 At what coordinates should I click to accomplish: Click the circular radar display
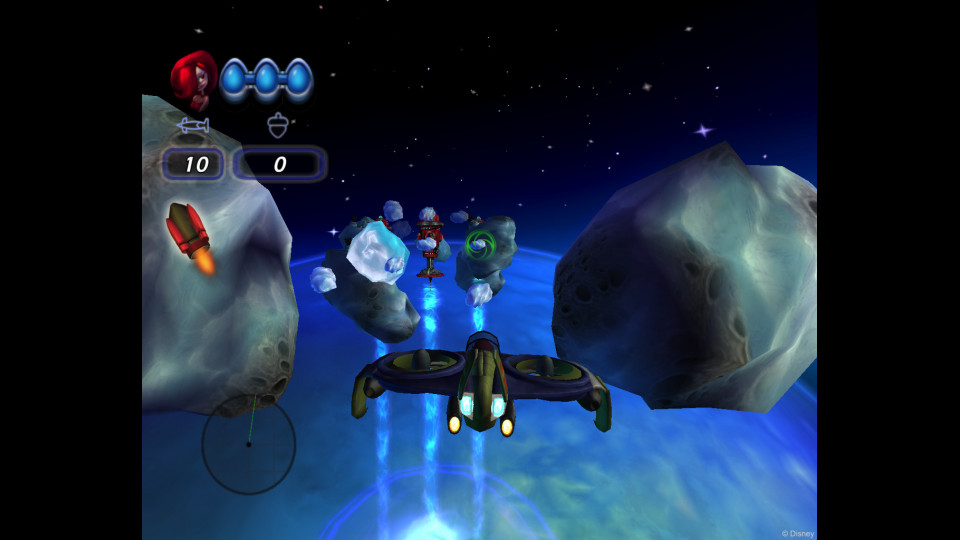coord(249,444)
